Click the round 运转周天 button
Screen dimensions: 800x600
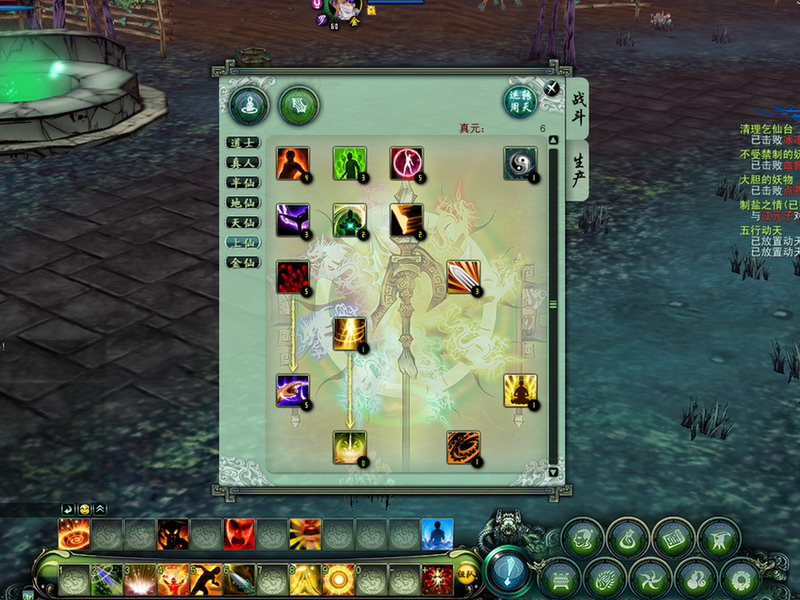(520, 102)
